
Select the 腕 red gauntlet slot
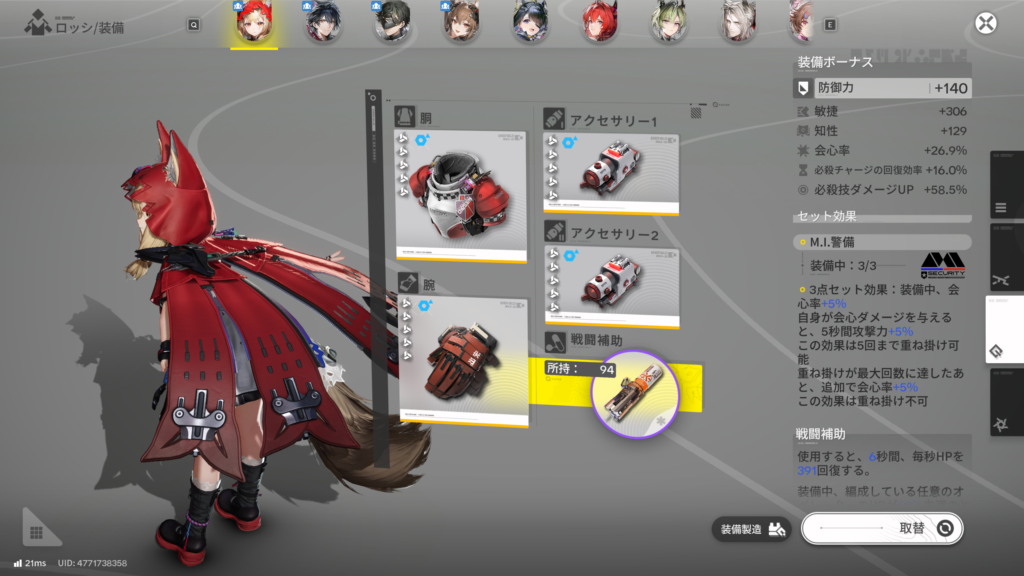(x=462, y=359)
